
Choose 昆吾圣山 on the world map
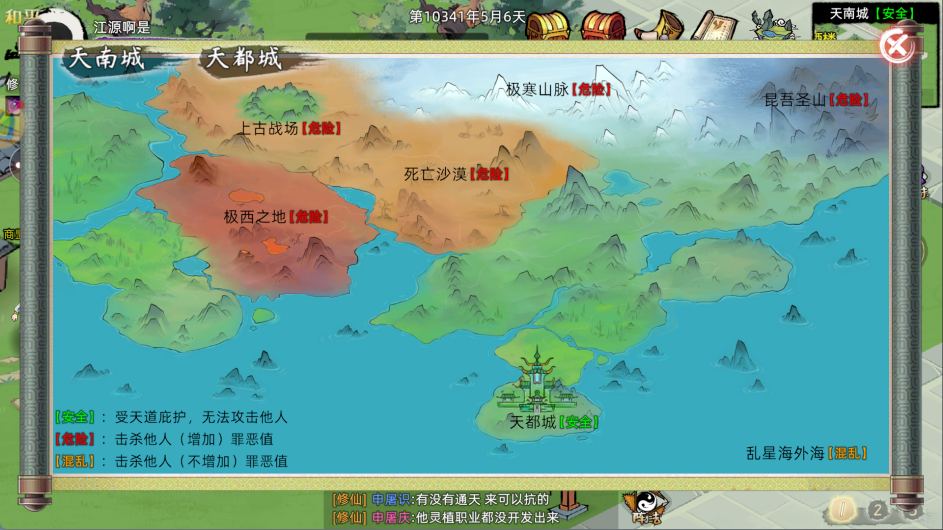click(815, 99)
